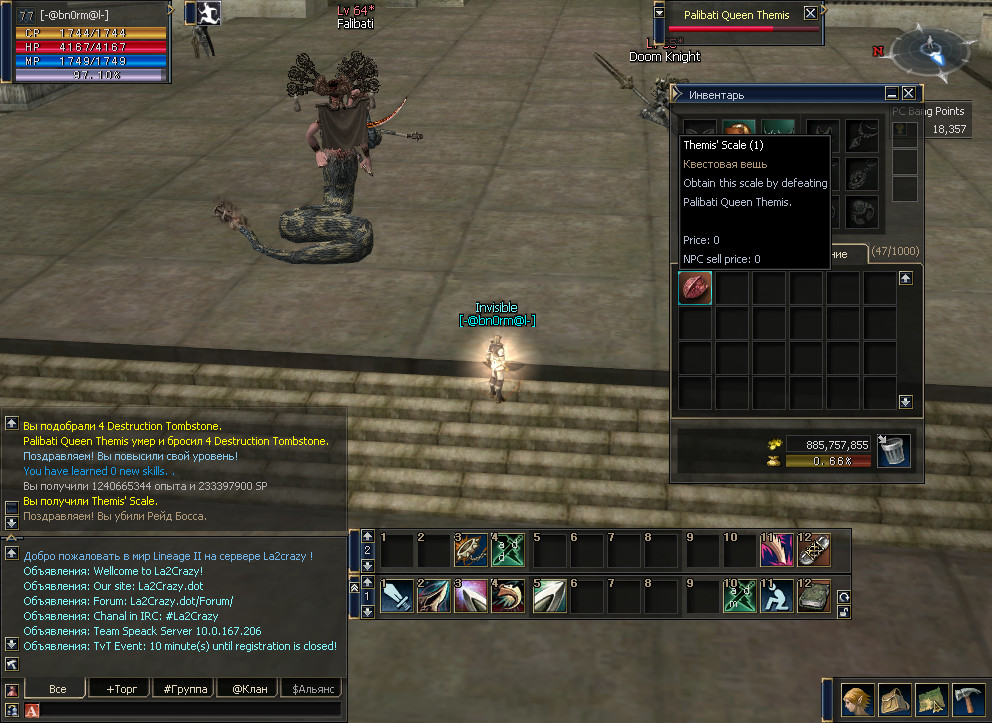Use the sword attack skill in slot 1
Viewport: 992px width, 723px height.
tap(397, 596)
